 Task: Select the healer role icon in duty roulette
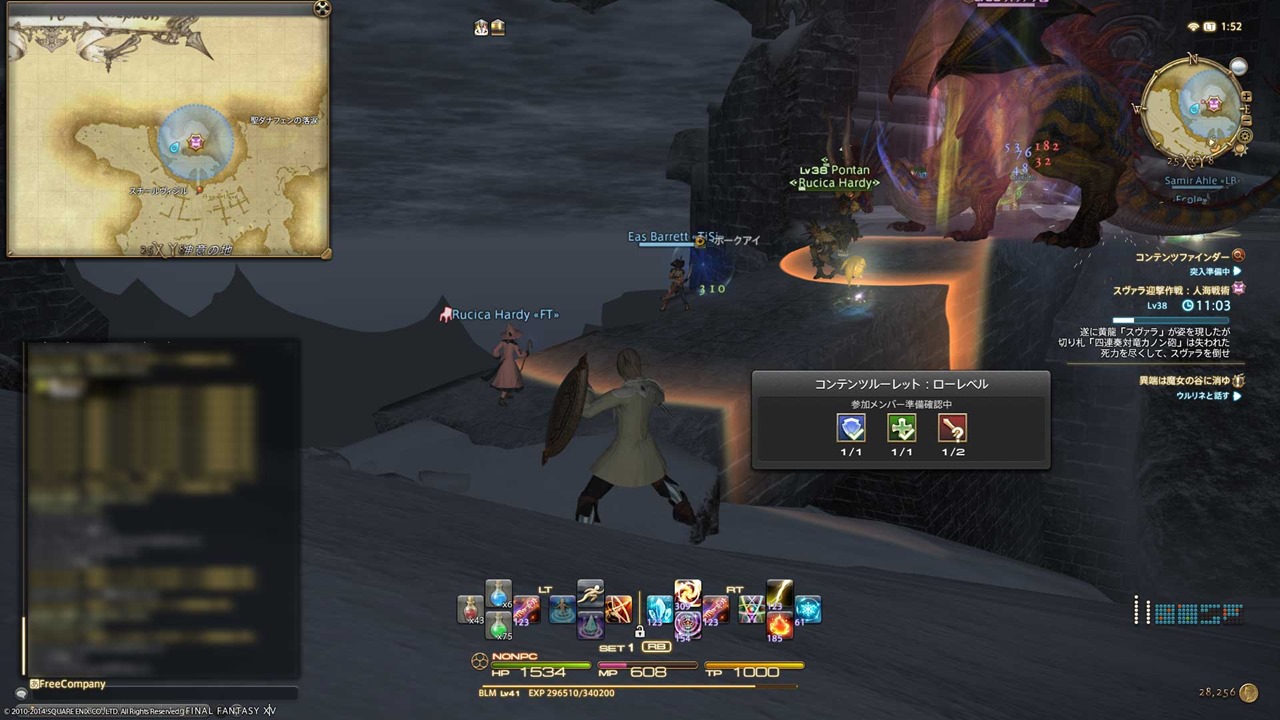[902, 429]
